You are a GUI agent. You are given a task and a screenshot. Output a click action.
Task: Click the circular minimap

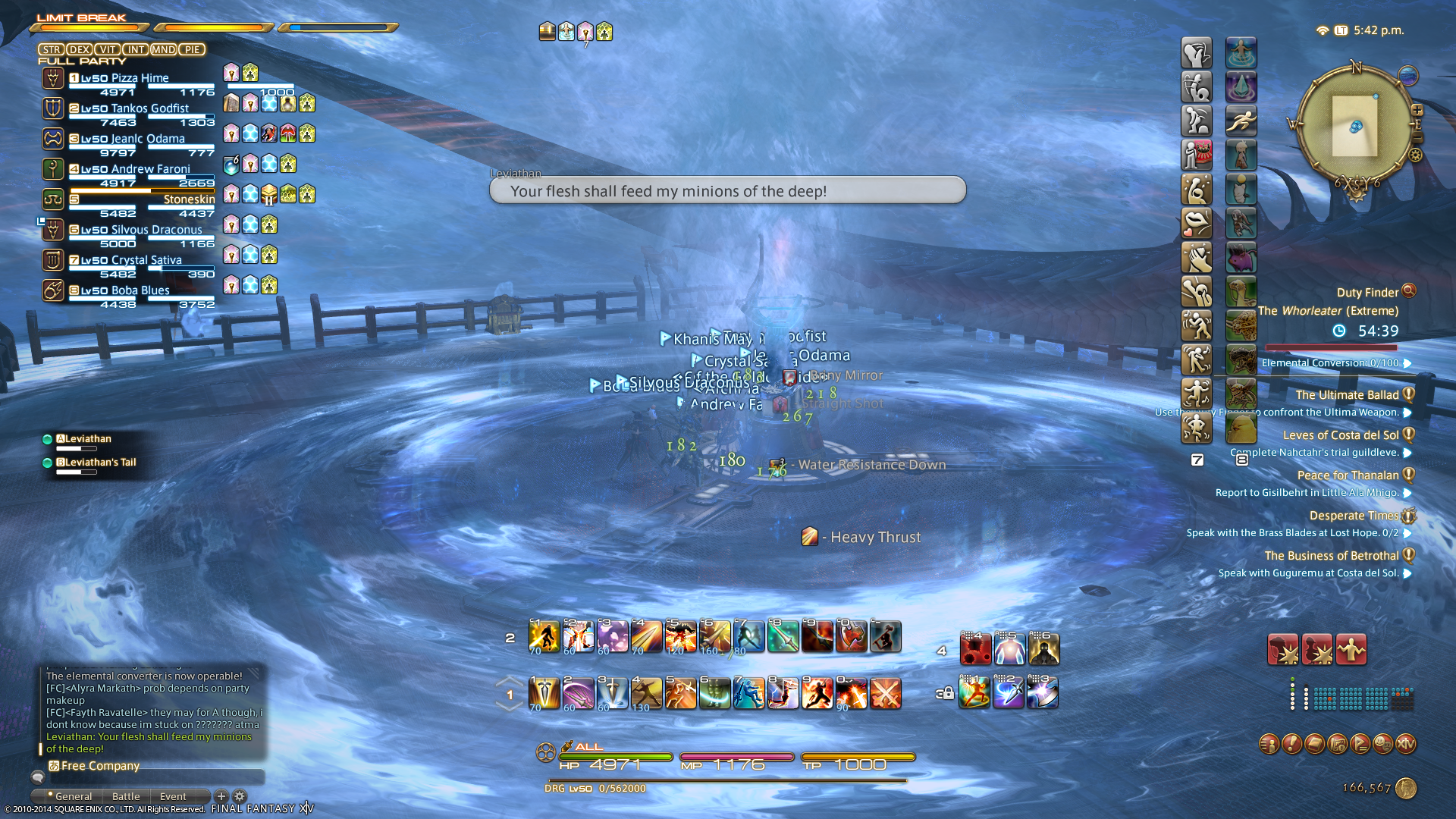(1355, 126)
